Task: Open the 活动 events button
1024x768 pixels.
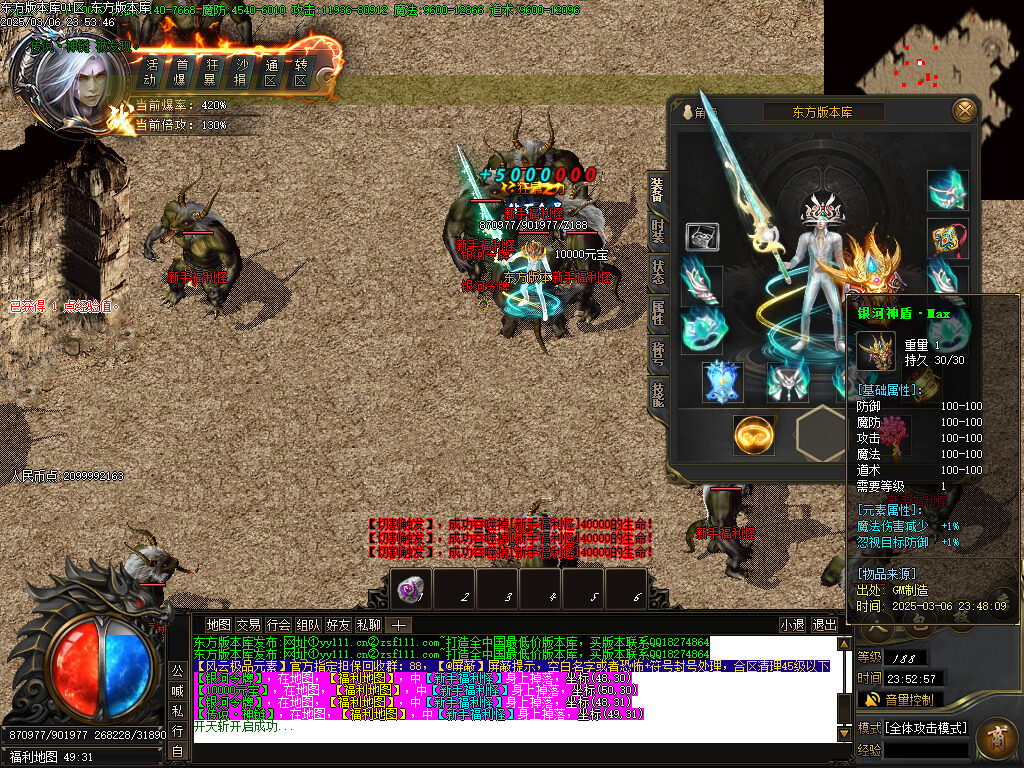Action: (x=151, y=72)
